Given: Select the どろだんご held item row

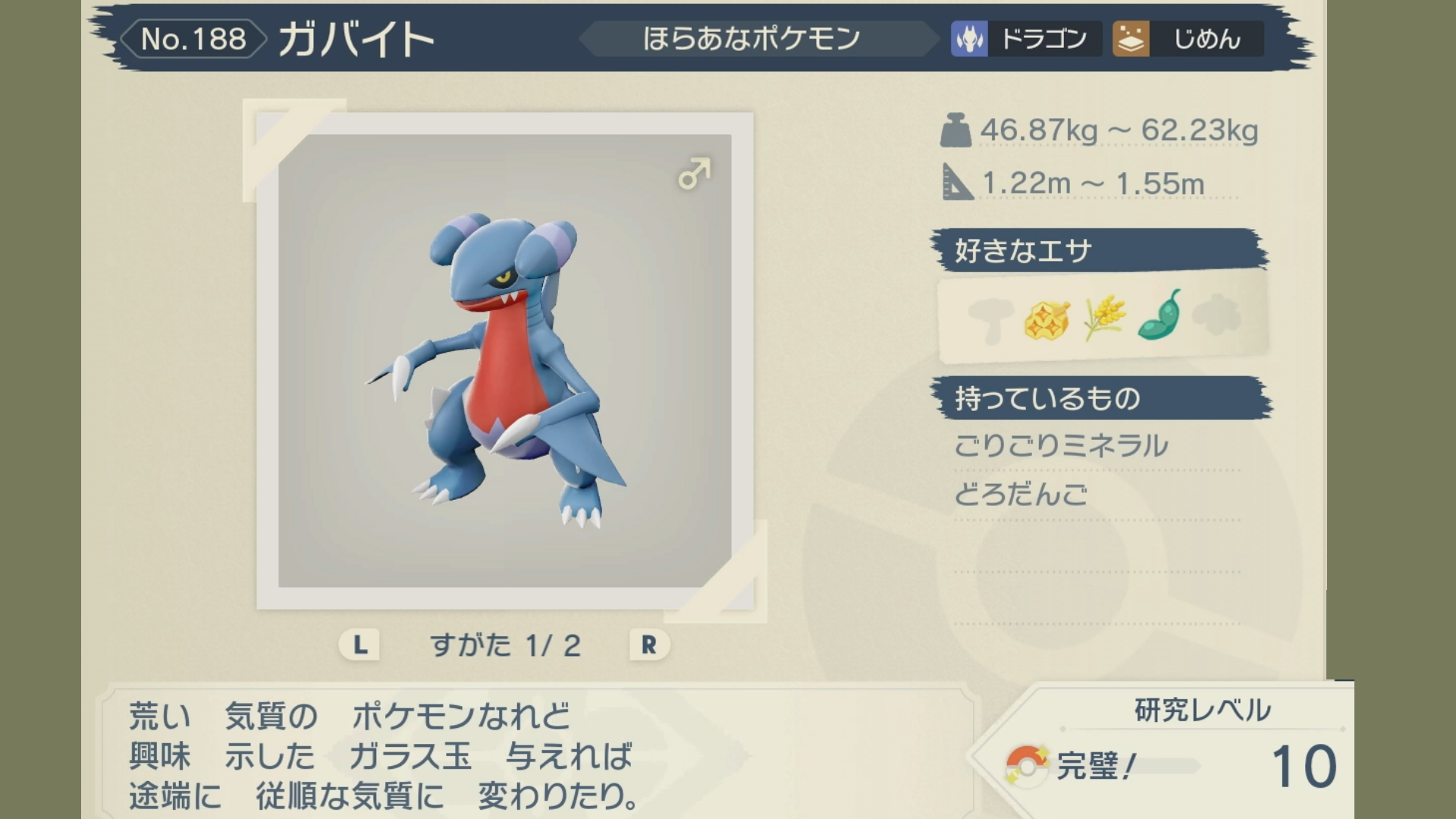Looking at the screenshot, I should [1021, 495].
